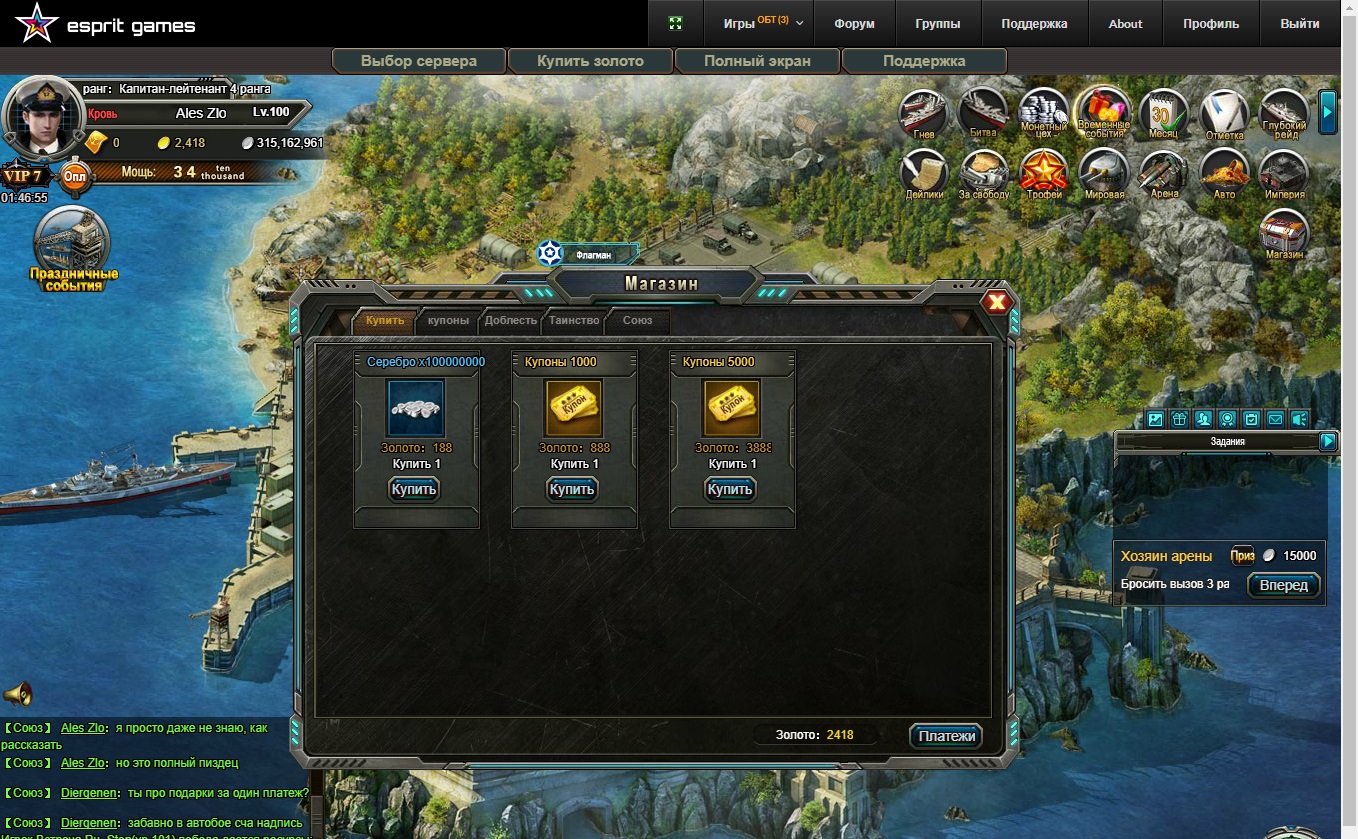Click the Вперед arena challenge button

point(1284,585)
